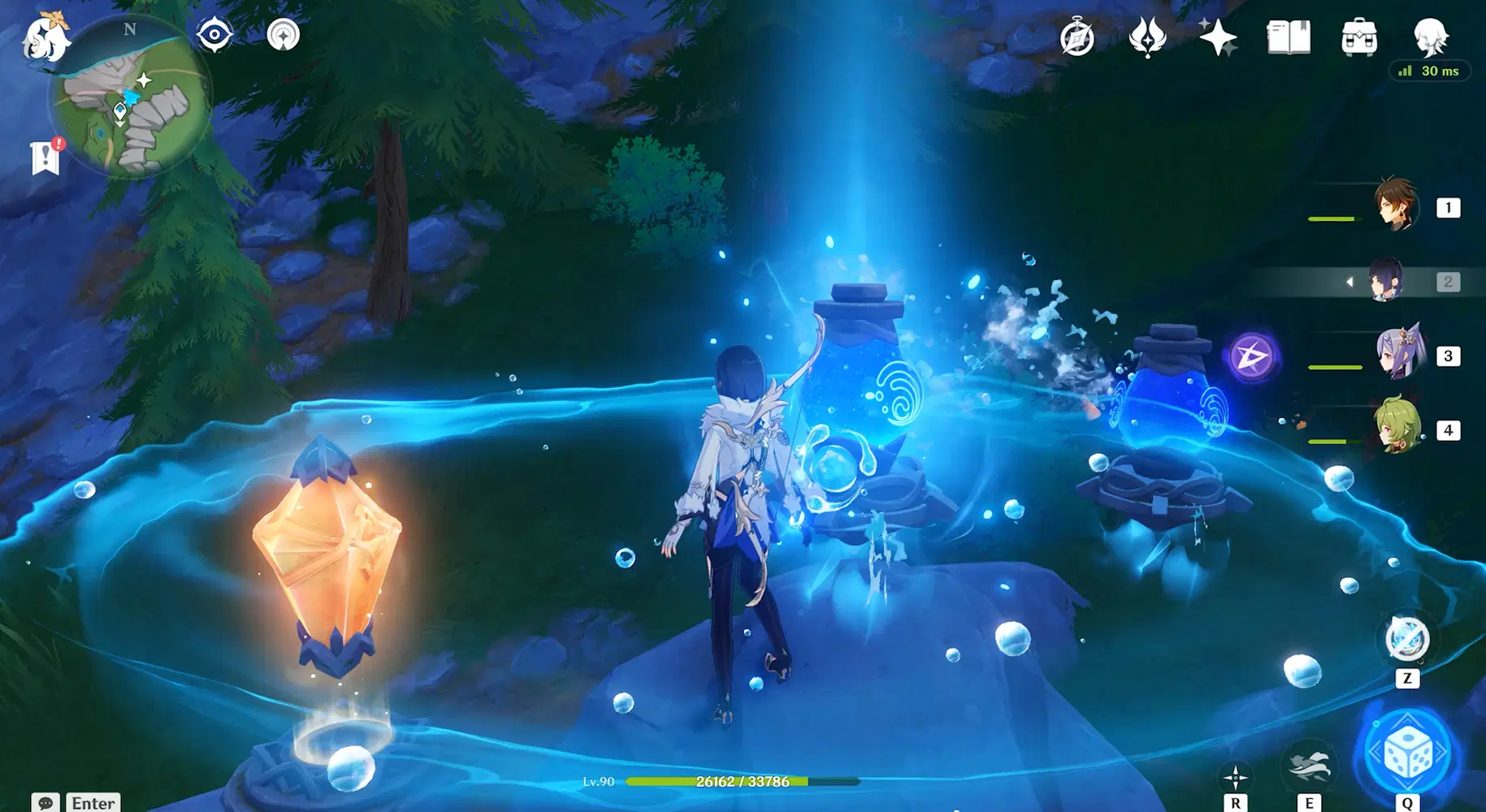Open the Events overview icon

[1146, 36]
